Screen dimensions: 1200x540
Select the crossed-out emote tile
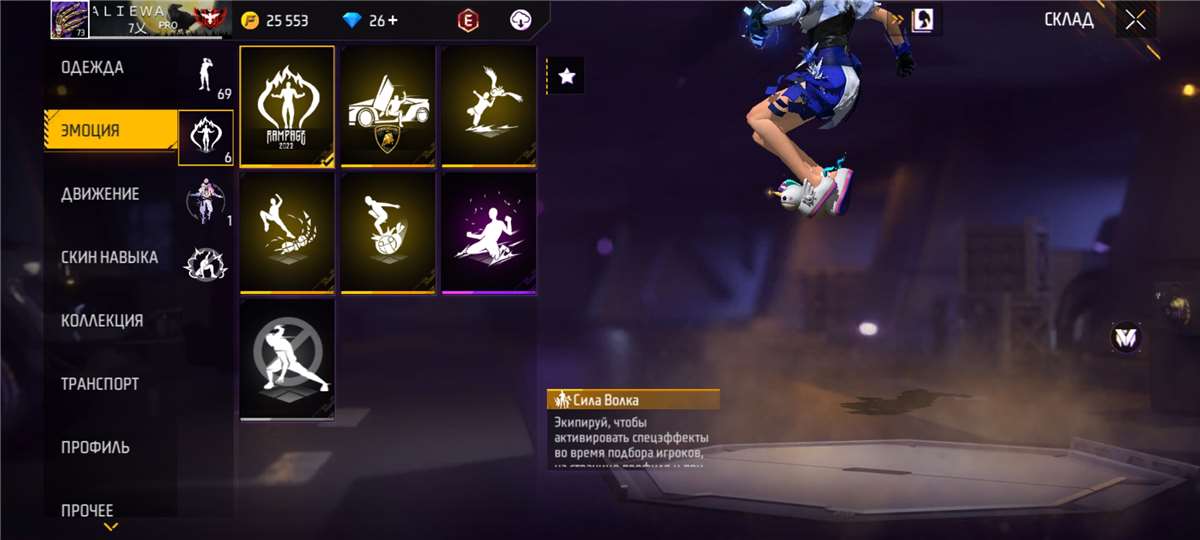click(287, 359)
